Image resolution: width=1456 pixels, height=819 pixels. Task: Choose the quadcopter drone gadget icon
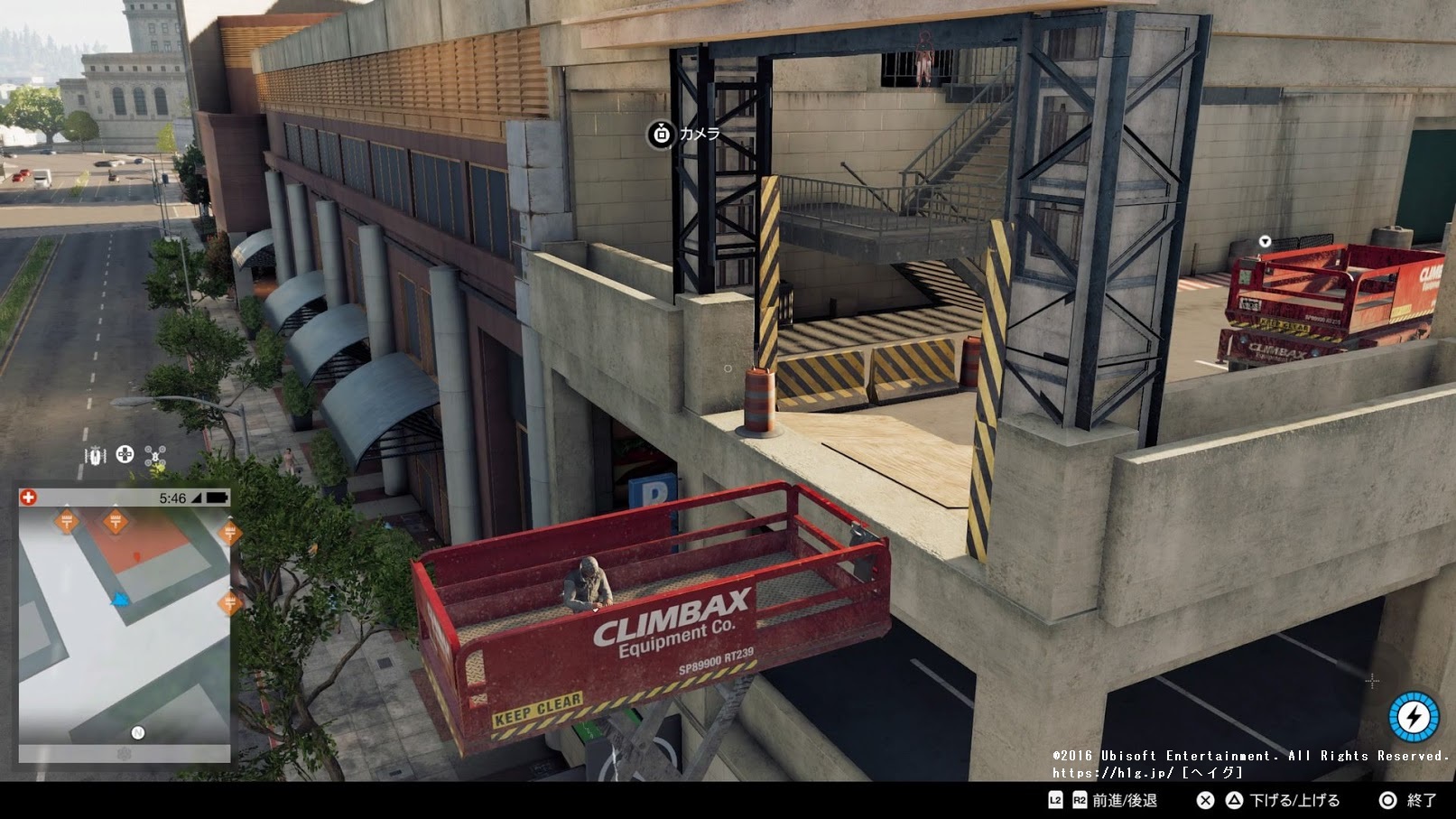point(156,455)
